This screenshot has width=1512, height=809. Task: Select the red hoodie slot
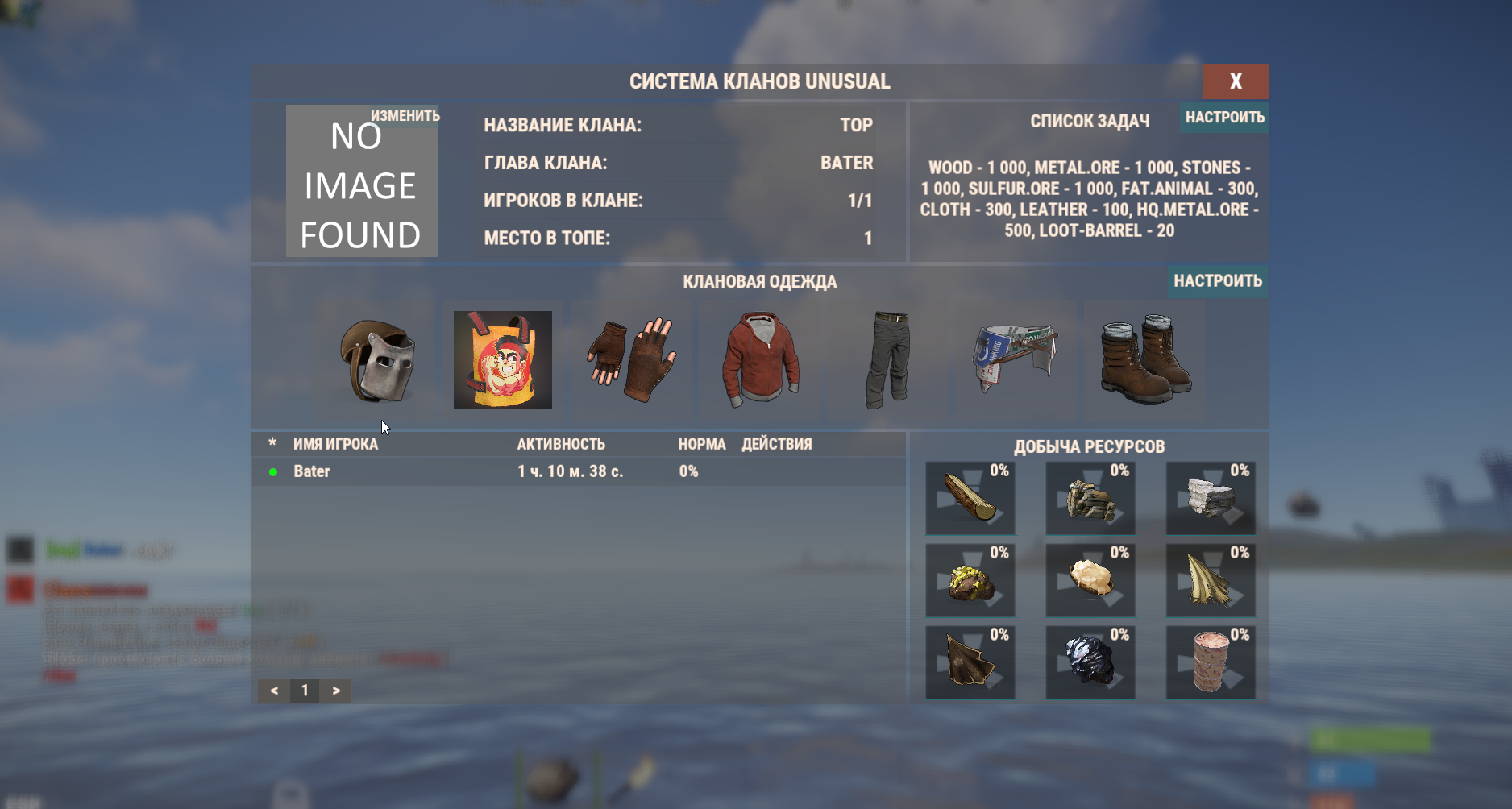click(760, 360)
